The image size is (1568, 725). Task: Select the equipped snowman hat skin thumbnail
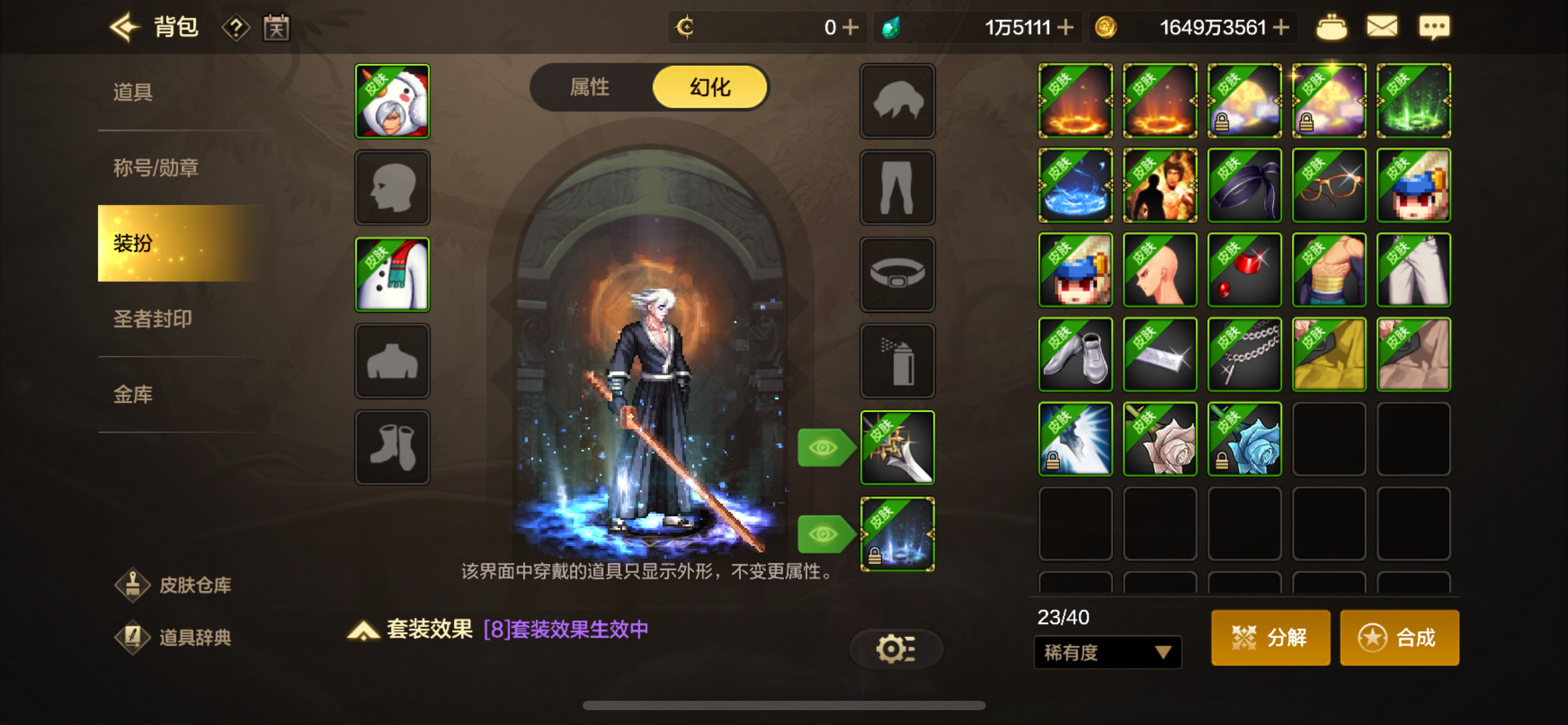coord(392,101)
